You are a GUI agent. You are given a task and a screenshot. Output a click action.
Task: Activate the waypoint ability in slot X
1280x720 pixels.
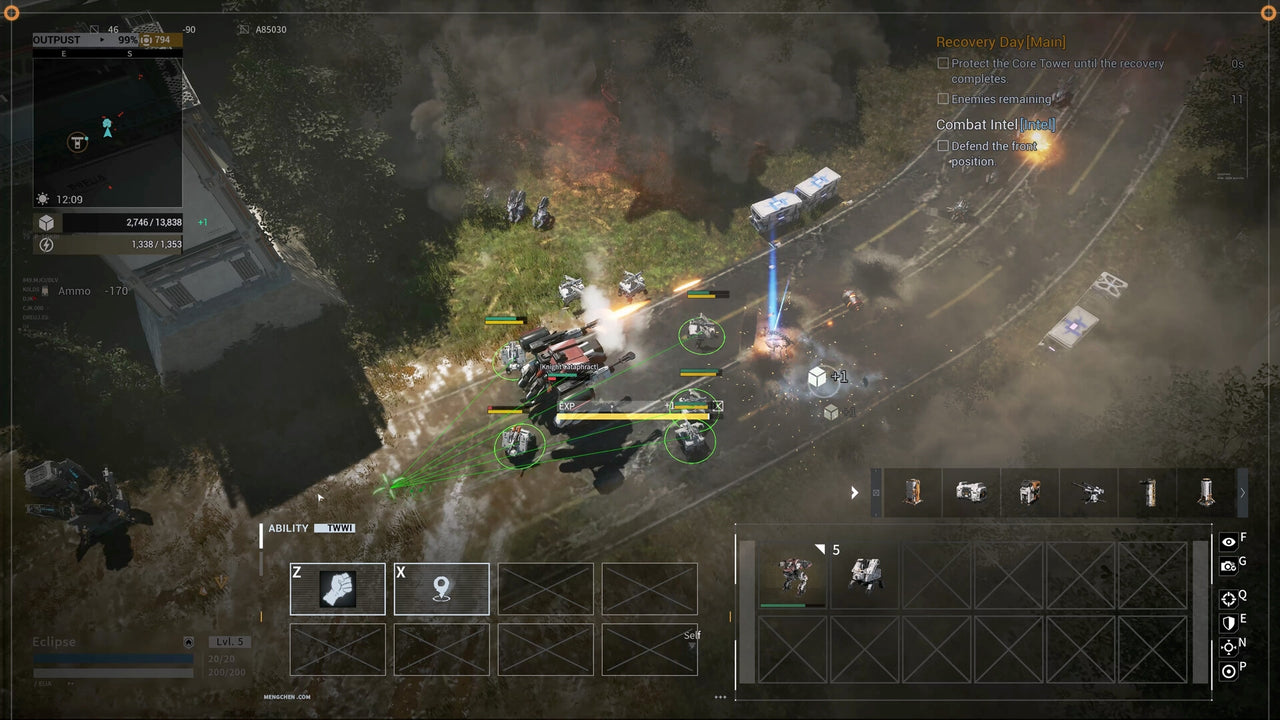pos(442,589)
